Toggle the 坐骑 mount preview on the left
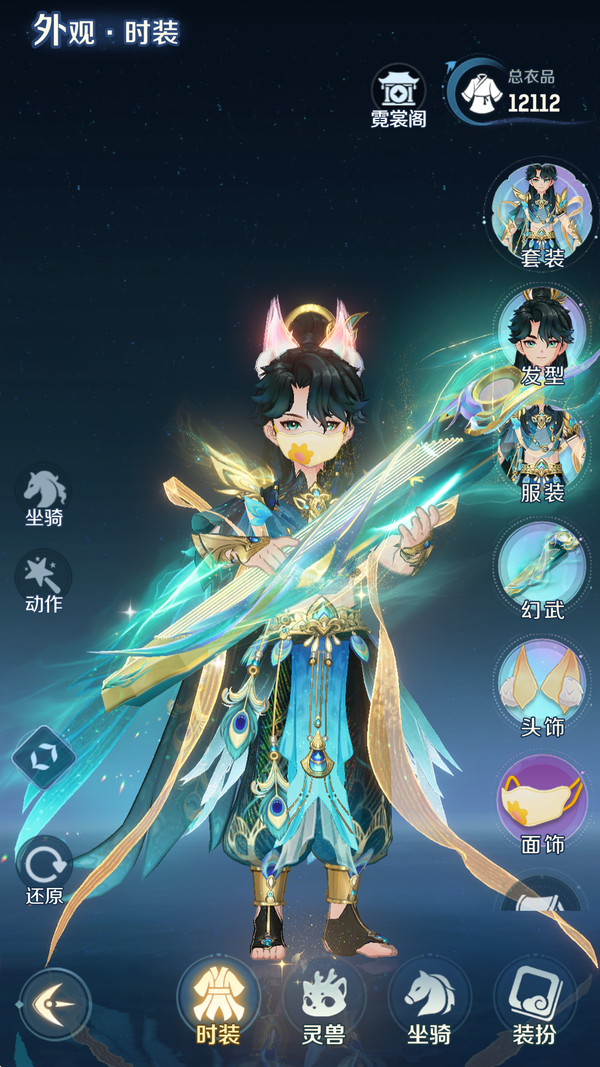Viewport: 600px width, 1067px height. click(x=46, y=496)
